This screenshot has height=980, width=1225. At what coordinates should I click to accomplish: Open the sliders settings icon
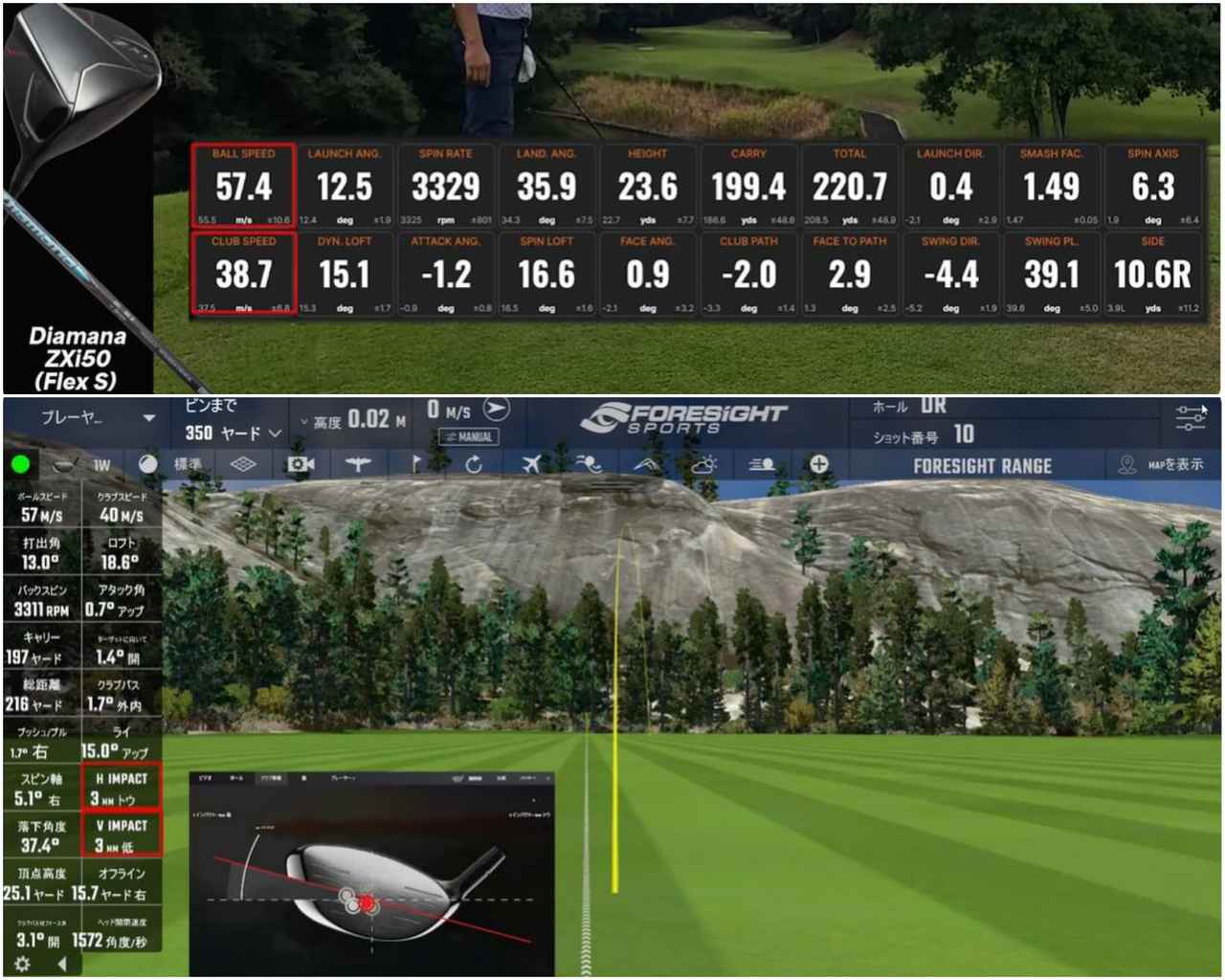point(1191,418)
